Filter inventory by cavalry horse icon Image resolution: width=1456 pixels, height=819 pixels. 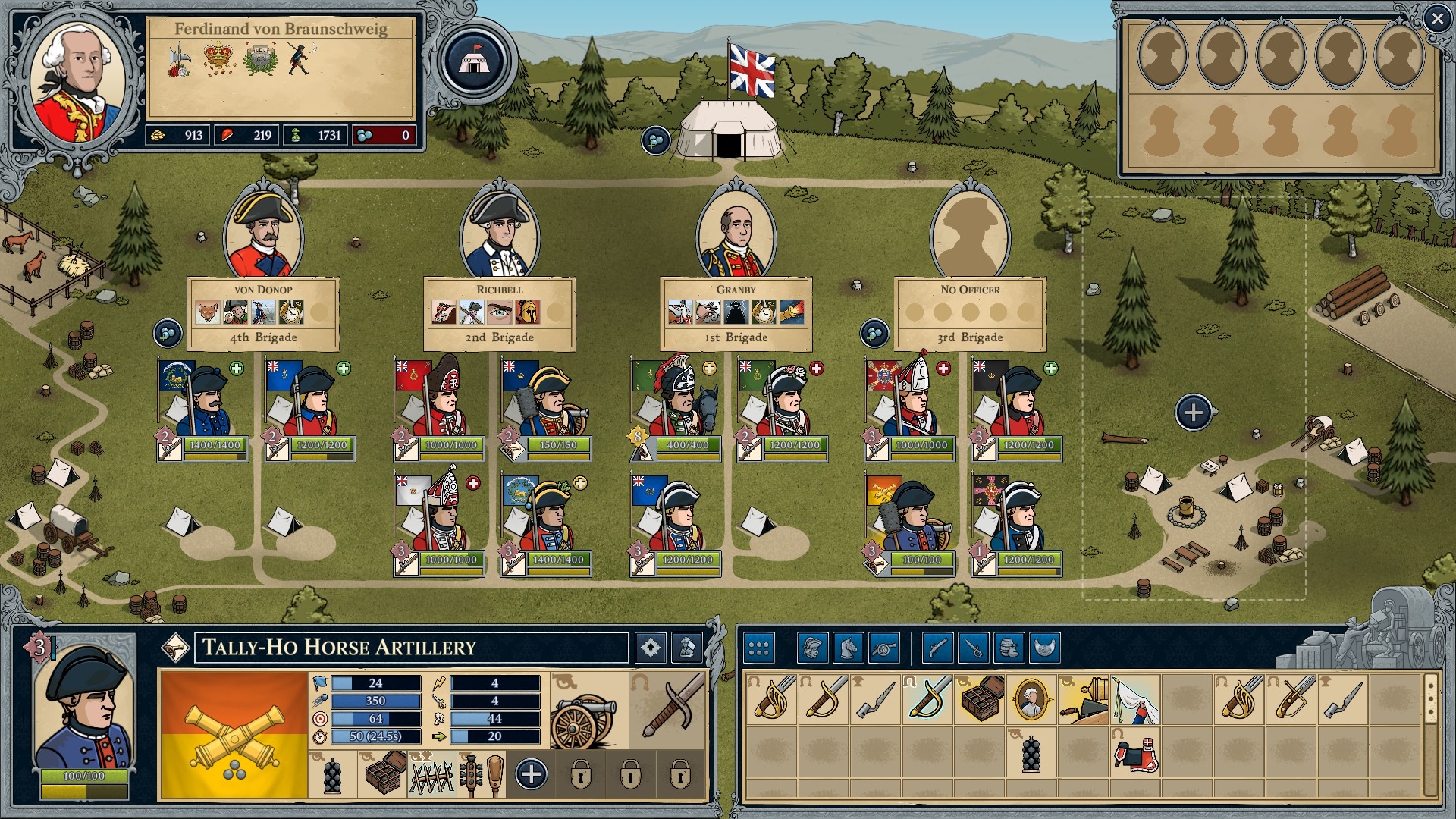click(848, 648)
